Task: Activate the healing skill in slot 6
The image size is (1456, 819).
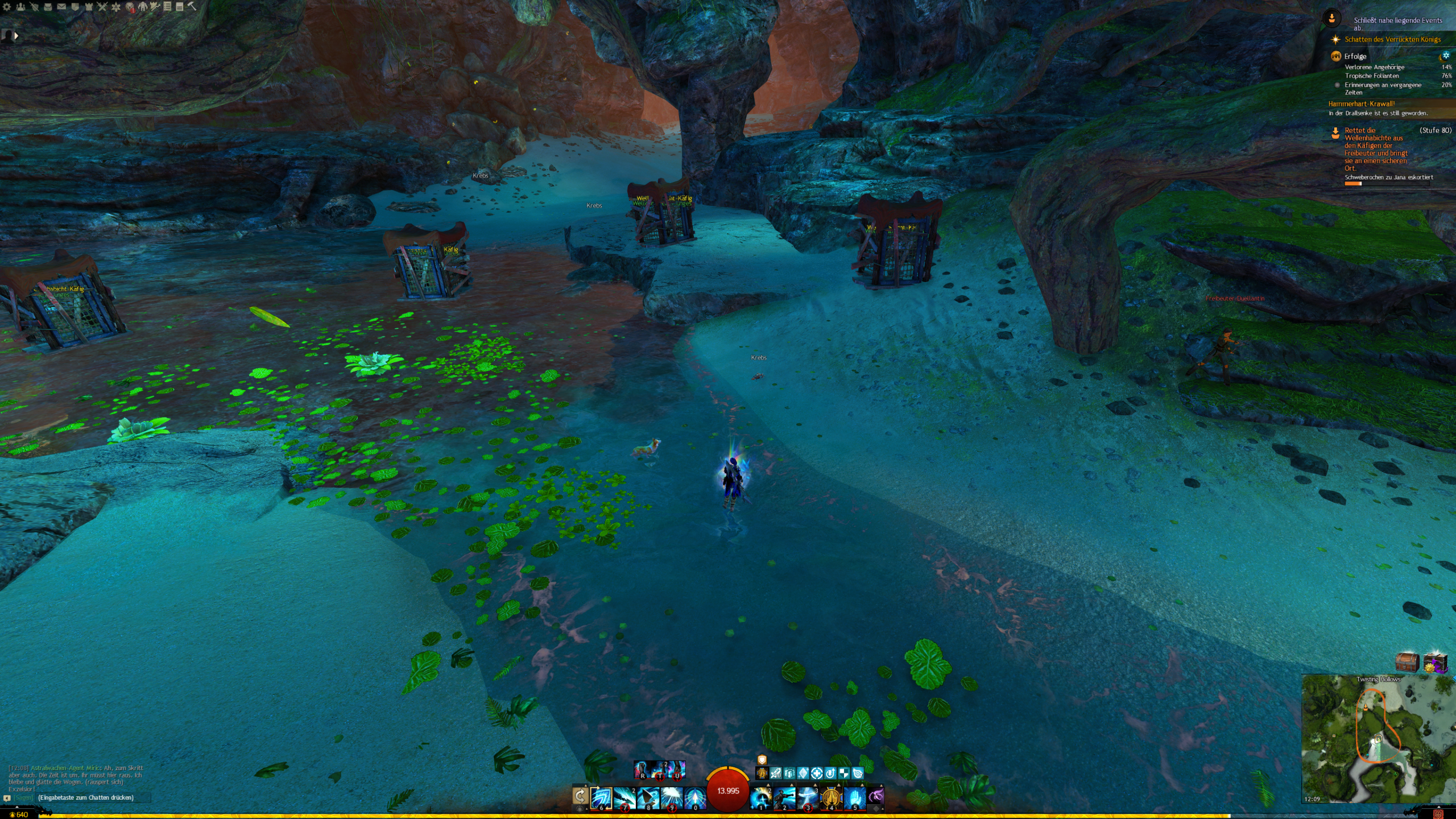Action: point(601,797)
